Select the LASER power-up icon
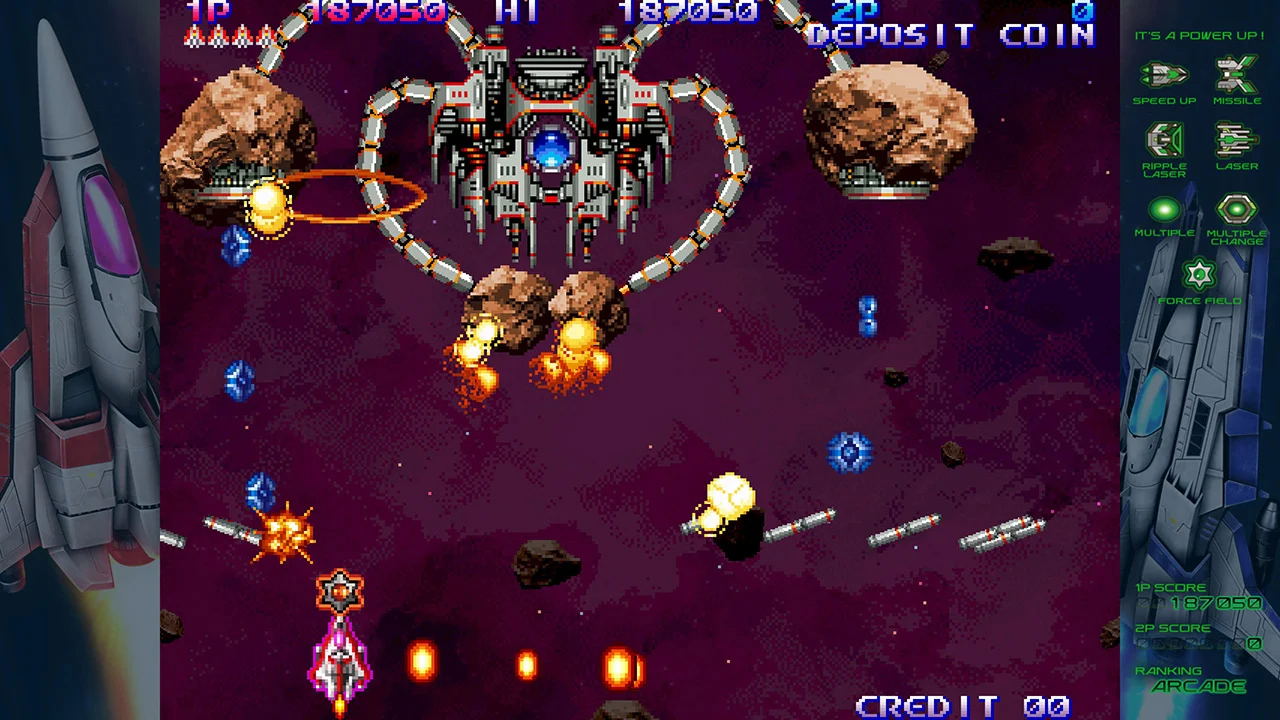 [1237, 138]
